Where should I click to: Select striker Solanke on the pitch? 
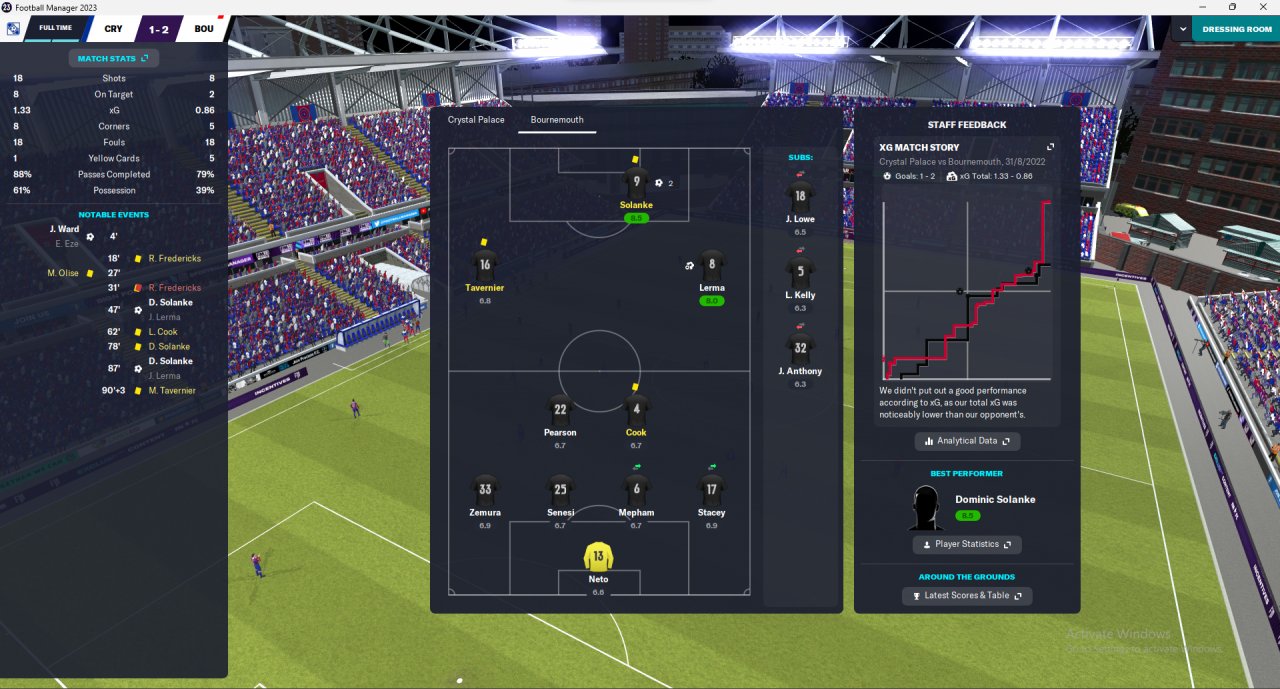(x=636, y=184)
